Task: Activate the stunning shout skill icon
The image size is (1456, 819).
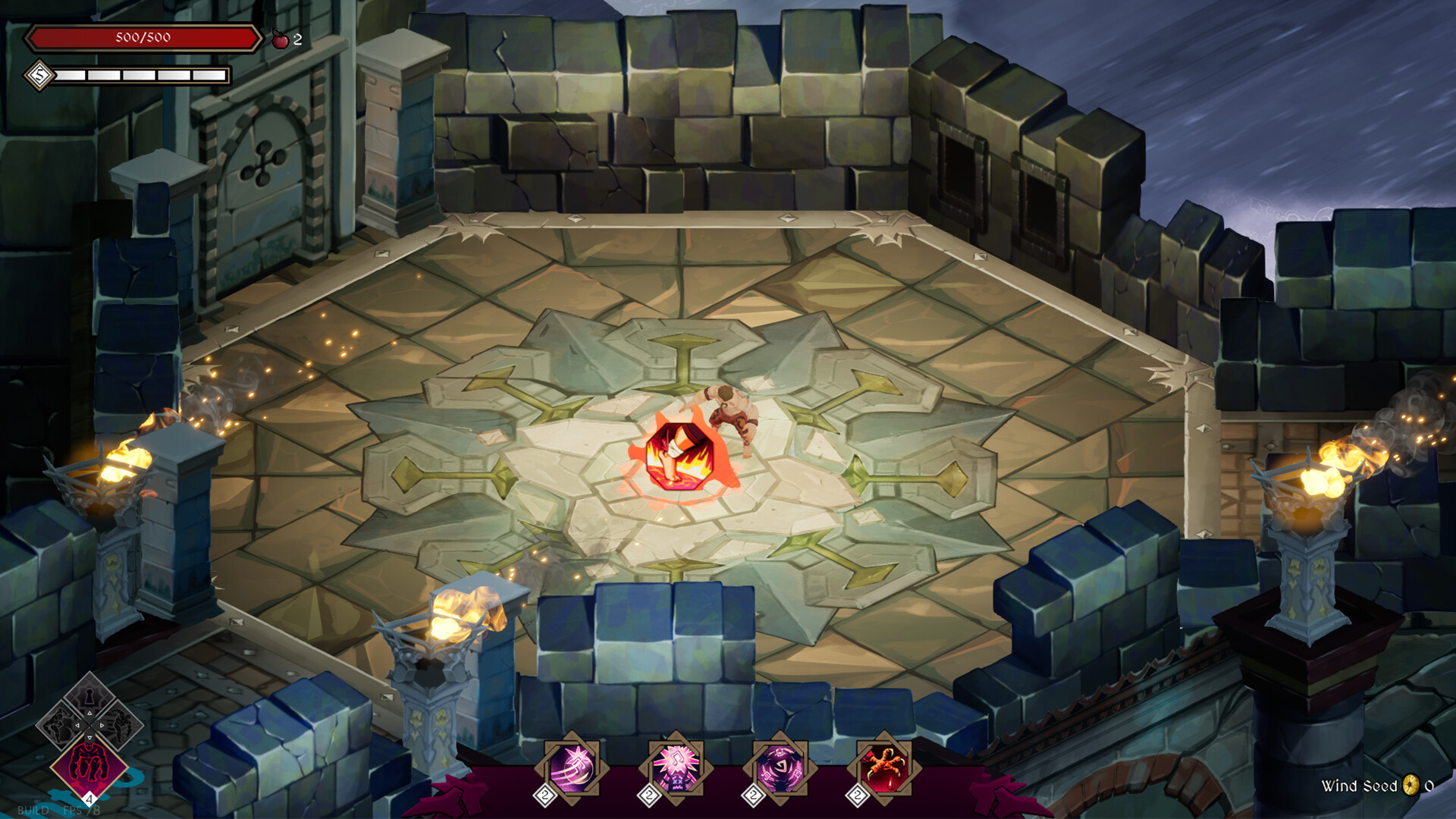Action: 675,765
